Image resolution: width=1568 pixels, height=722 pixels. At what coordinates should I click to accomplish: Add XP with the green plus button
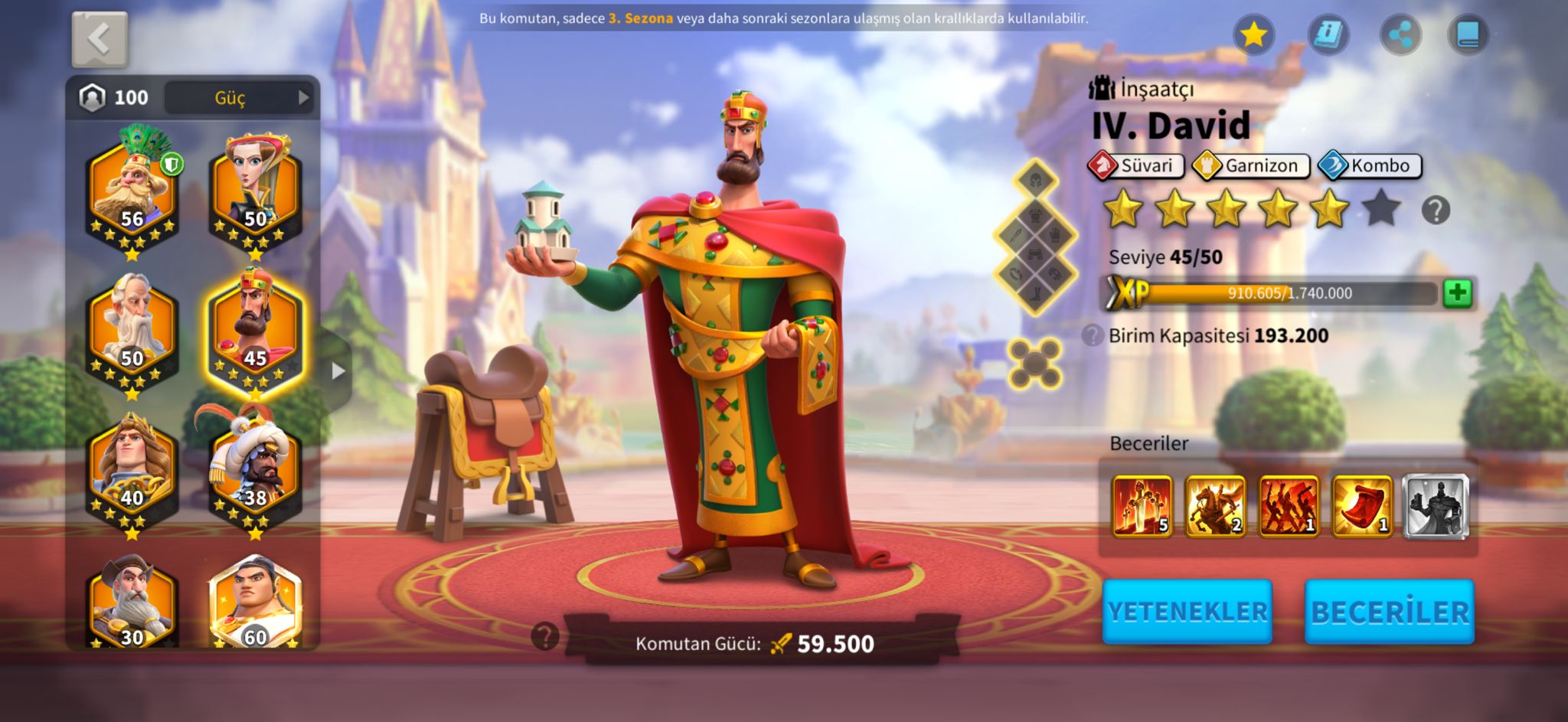(x=1457, y=293)
